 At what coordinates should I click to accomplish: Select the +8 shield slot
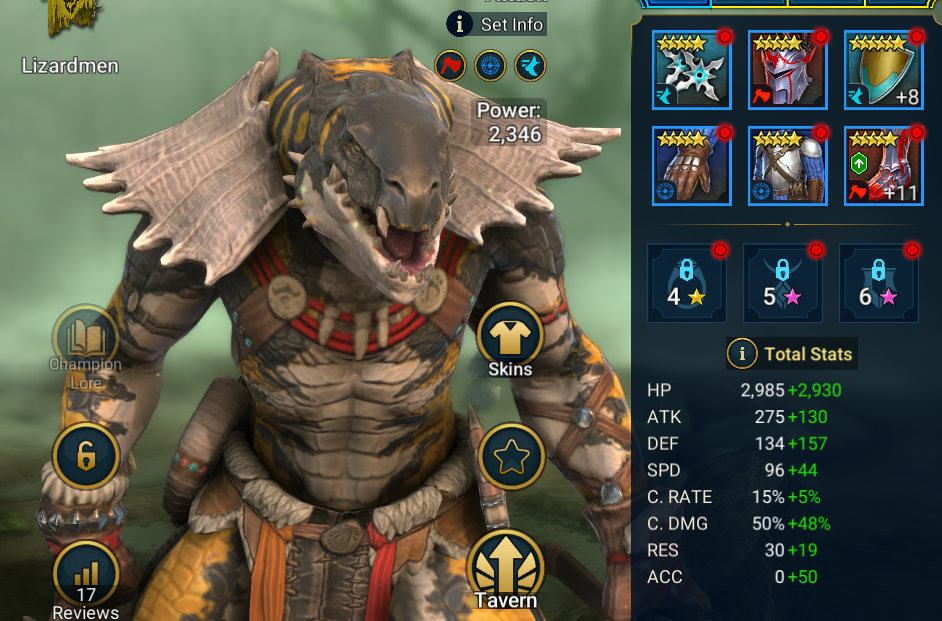point(883,70)
